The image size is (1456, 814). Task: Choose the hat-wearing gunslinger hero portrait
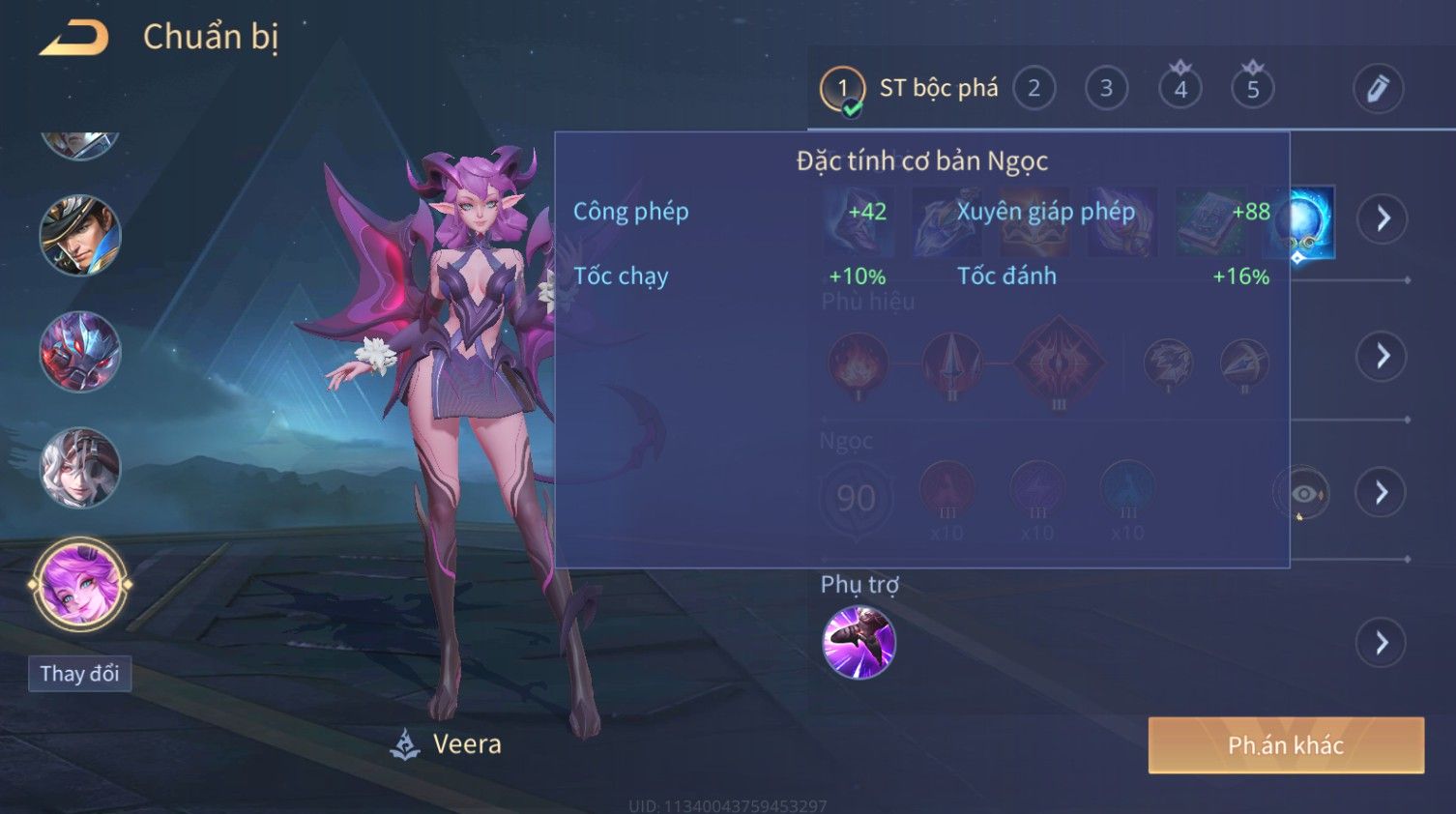pos(79,235)
